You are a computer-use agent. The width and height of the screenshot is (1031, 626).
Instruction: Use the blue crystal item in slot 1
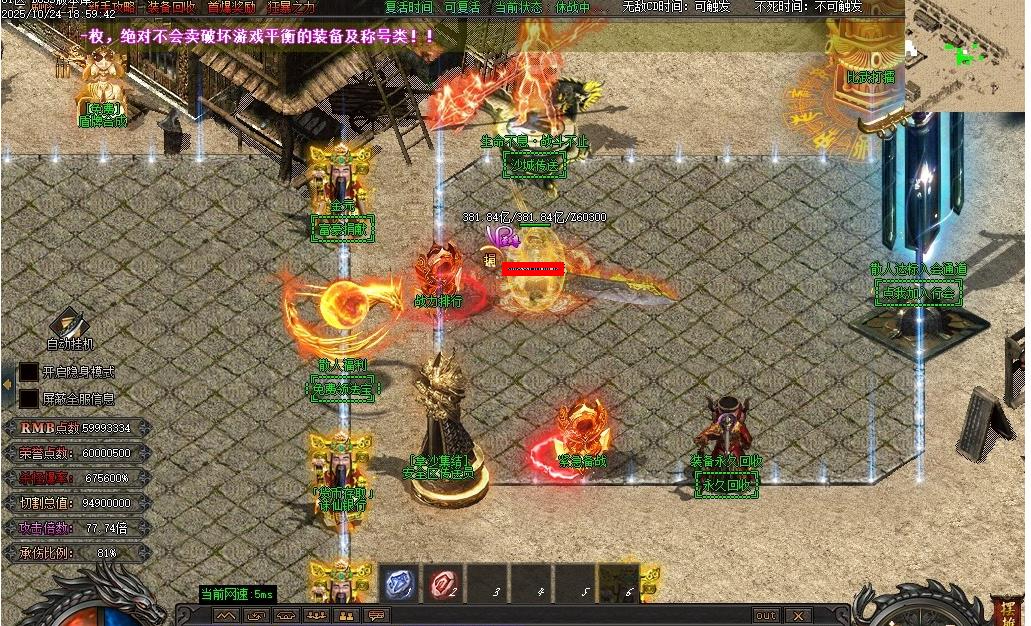400,583
